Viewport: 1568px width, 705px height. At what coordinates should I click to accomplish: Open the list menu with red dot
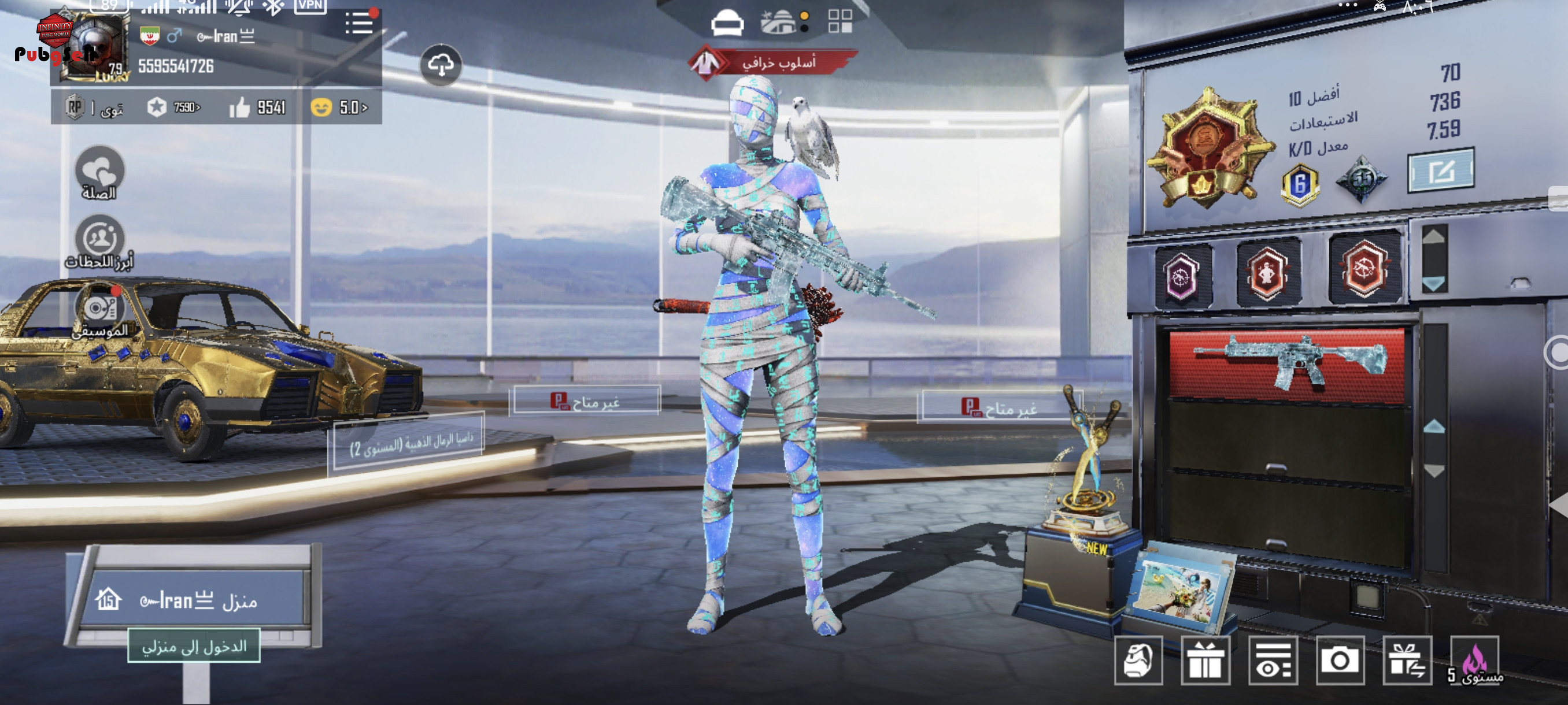tap(359, 23)
